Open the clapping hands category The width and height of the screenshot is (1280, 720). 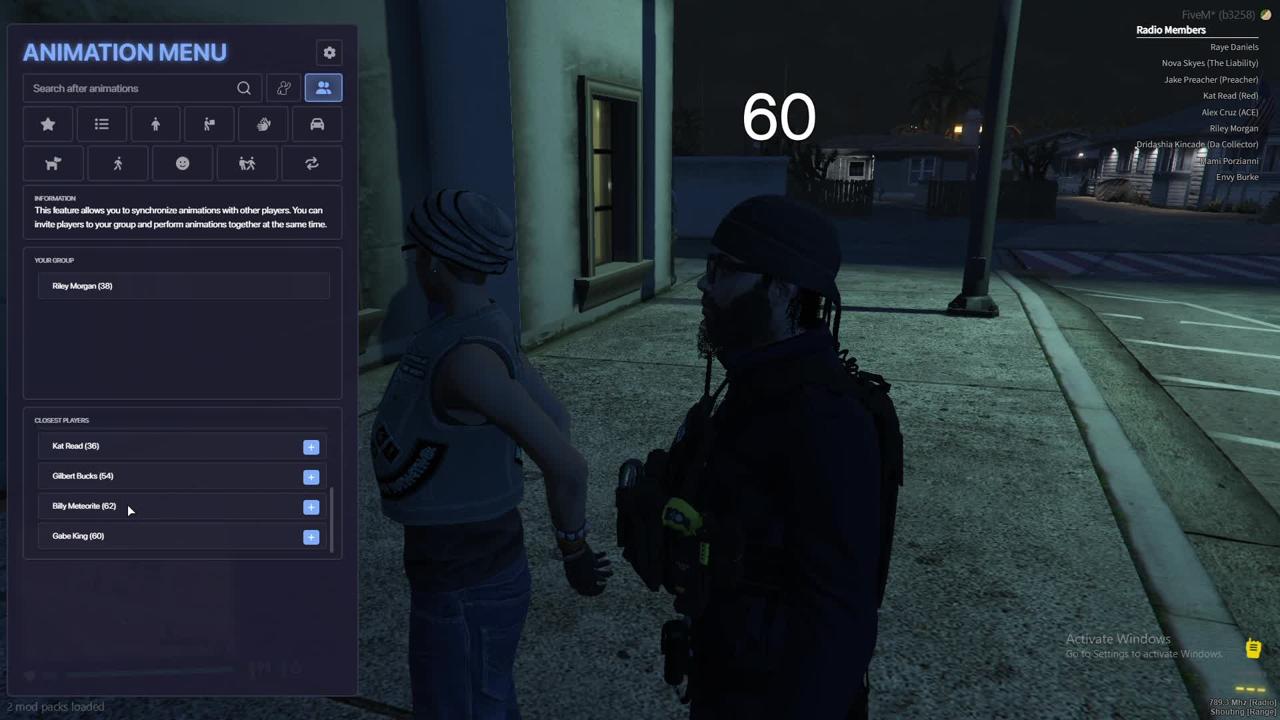pyautogui.click(x=263, y=125)
